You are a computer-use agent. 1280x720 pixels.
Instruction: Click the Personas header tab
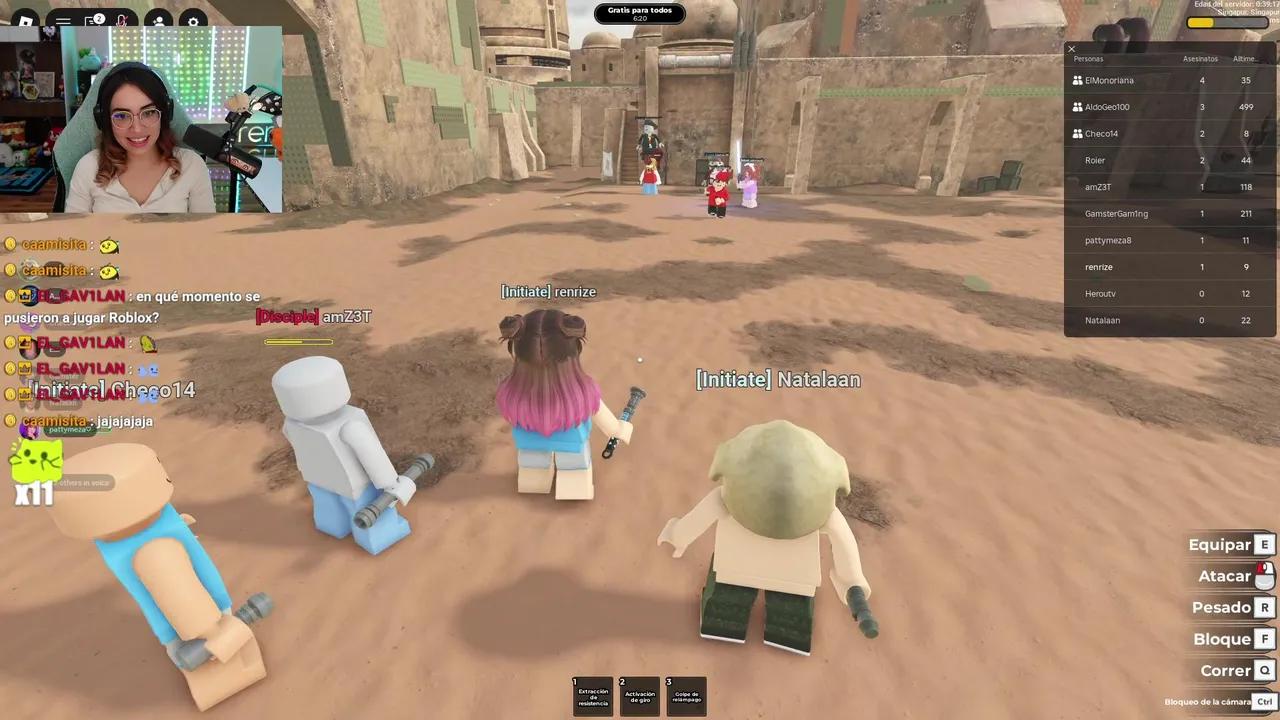click(1088, 58)
